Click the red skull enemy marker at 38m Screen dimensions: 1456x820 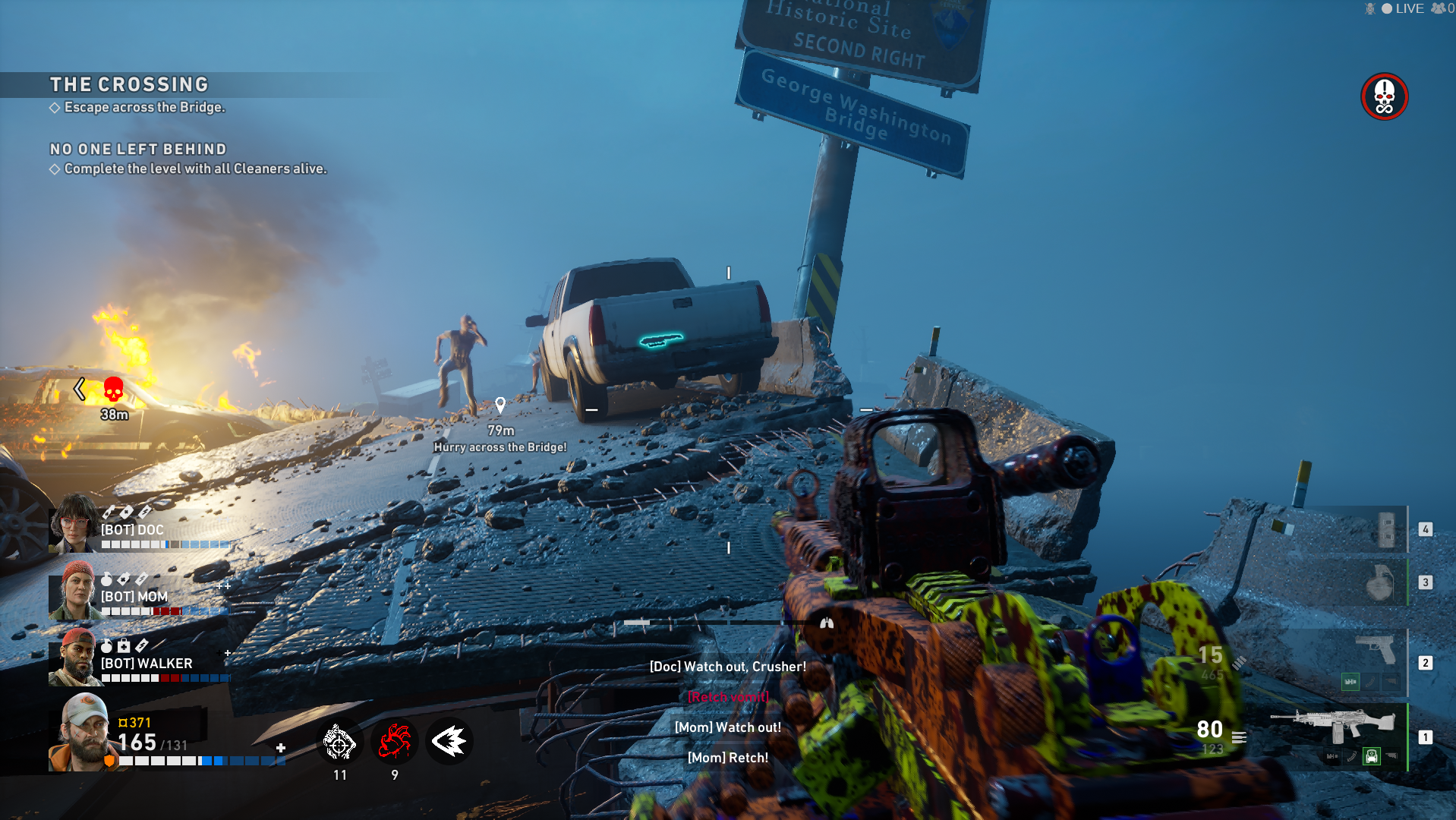coord(113,390)
